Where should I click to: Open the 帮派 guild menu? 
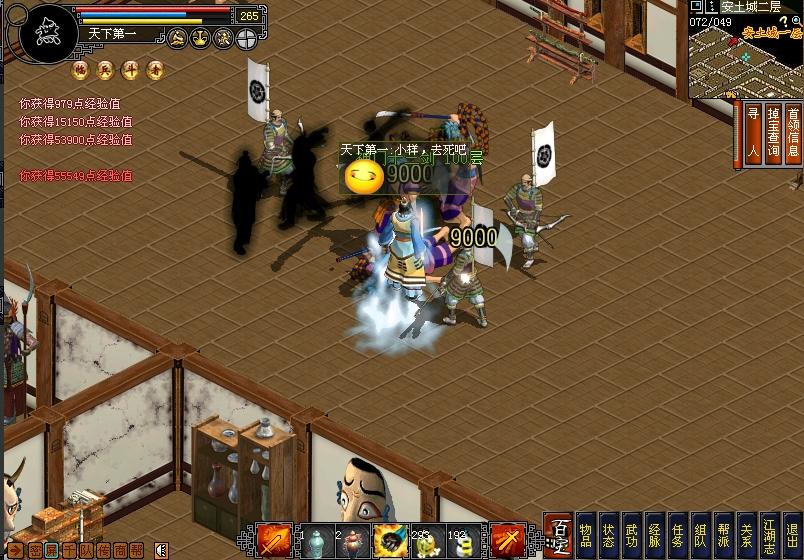[x=723, y=535]
